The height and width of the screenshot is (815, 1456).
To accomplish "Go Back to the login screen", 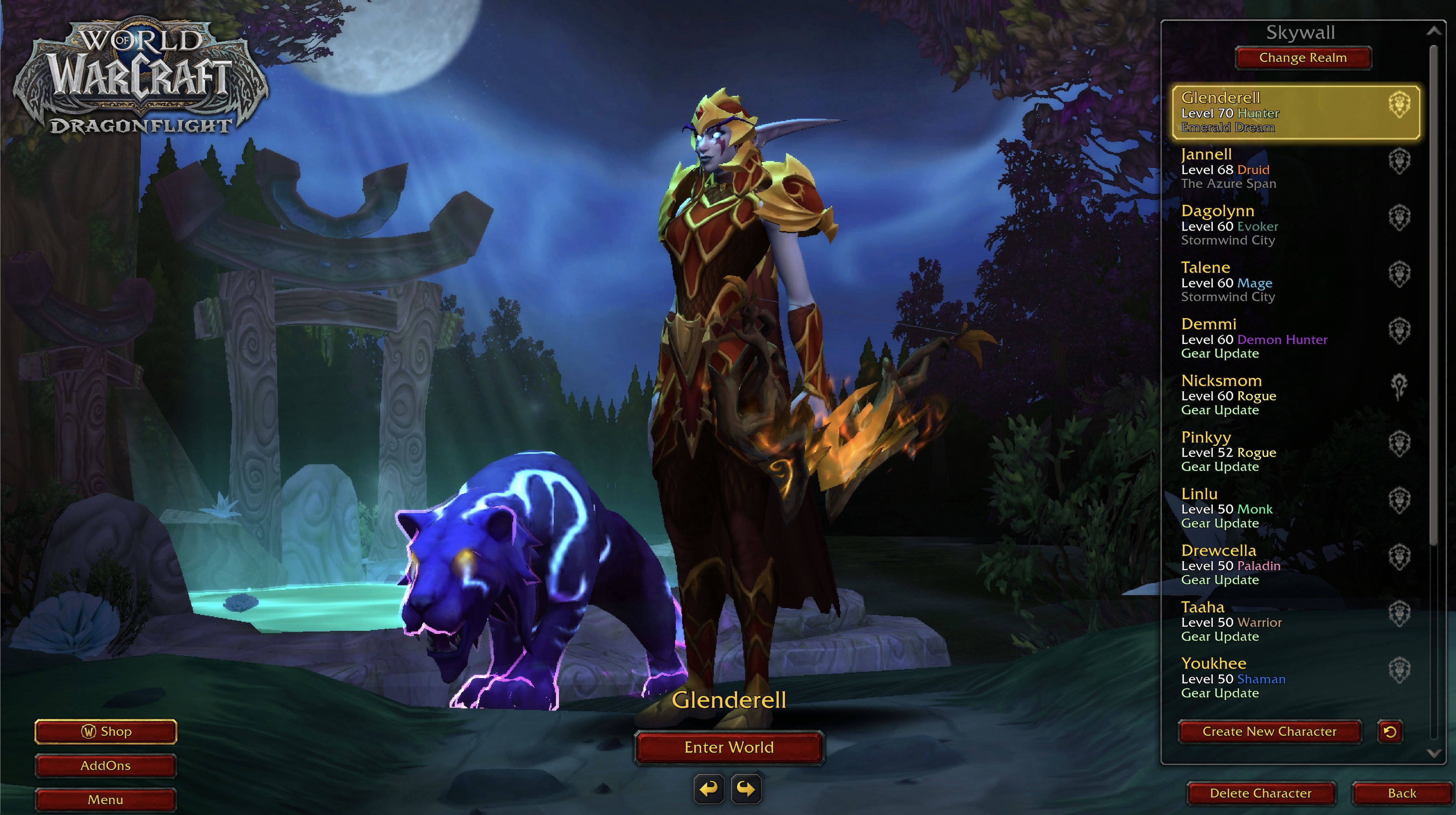I will coord(1402,793).
